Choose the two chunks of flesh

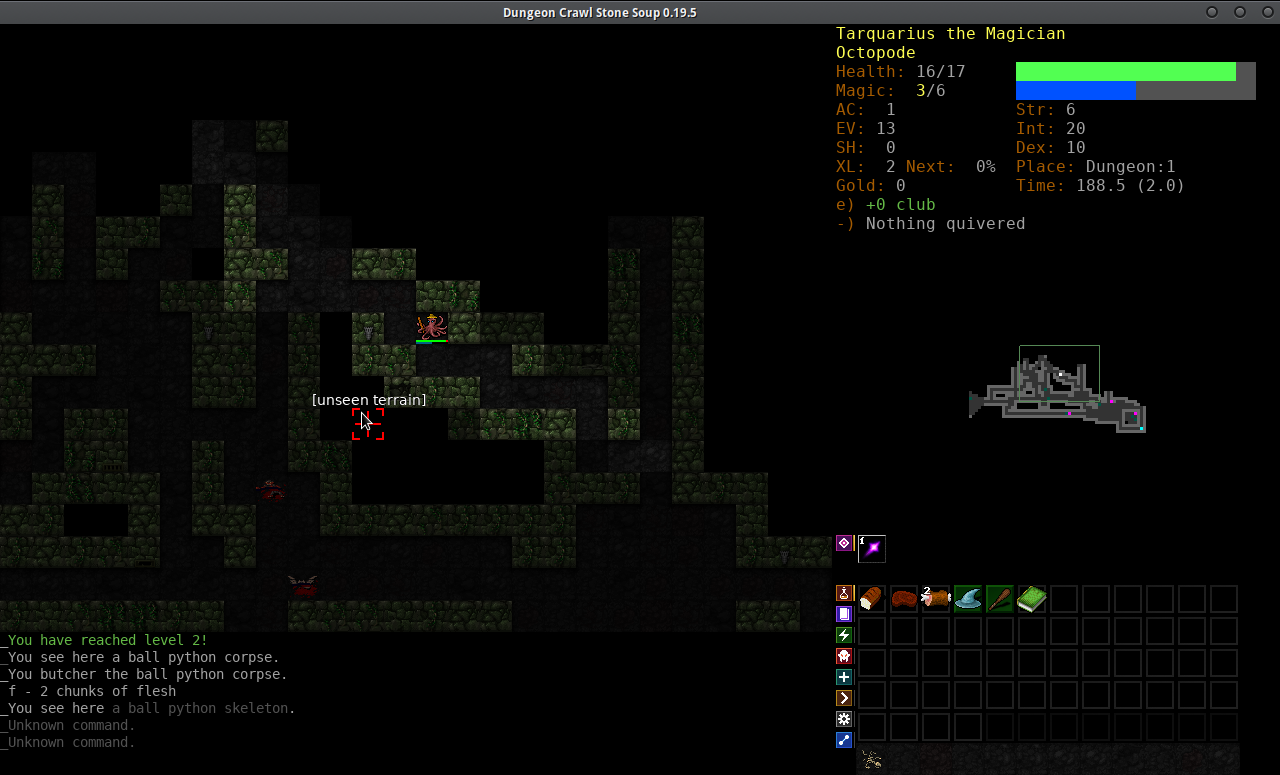936,599
